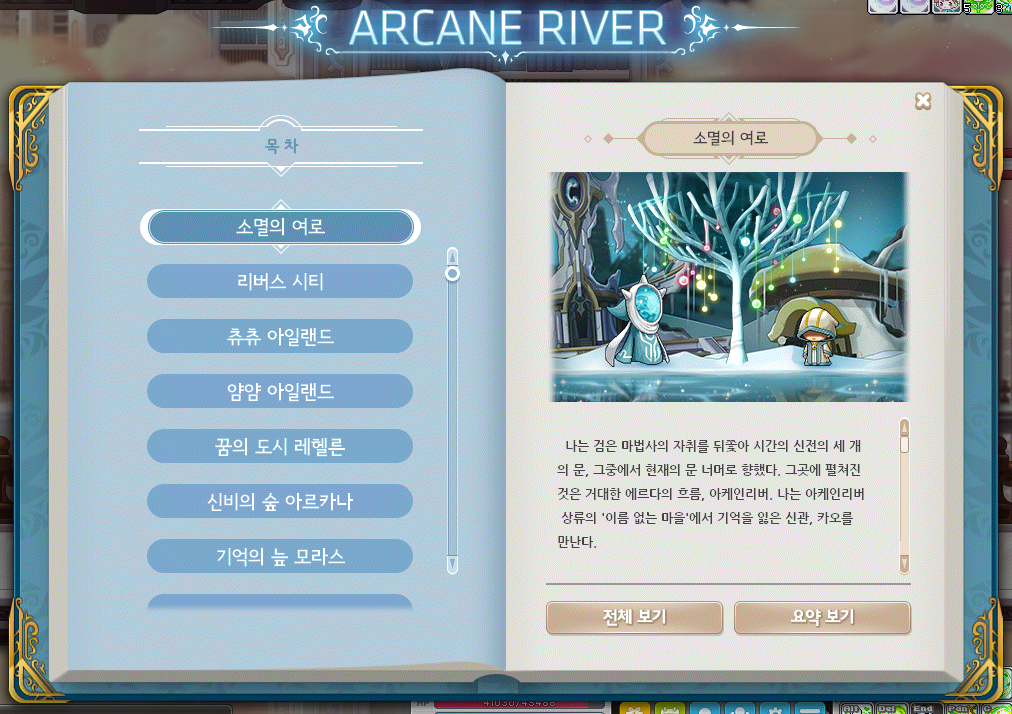Click the story text scrollbar up arrow
1012x714 pixels.
(904, 428)
